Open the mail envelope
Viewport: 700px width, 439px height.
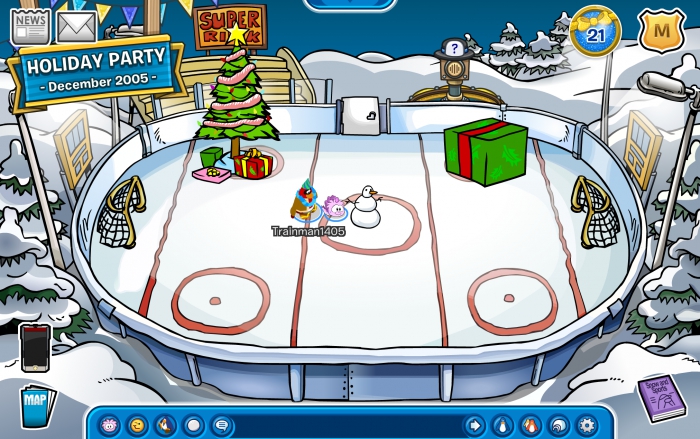click(76, 26)
